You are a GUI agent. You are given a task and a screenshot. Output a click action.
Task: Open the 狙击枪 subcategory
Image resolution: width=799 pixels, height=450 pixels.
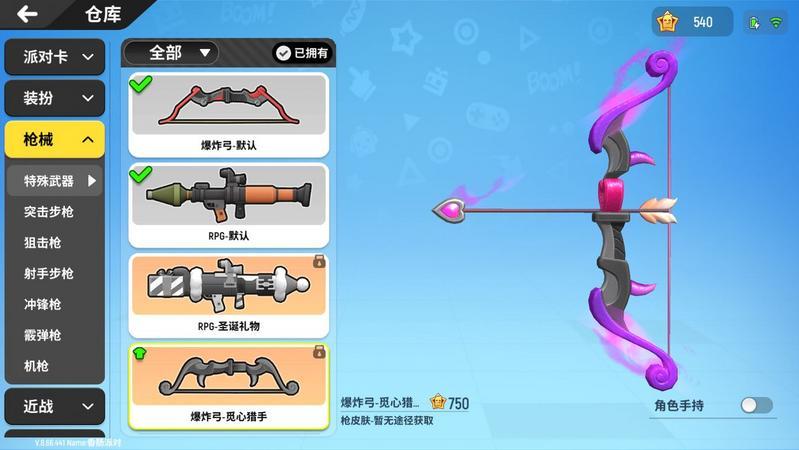click(43, 243)
